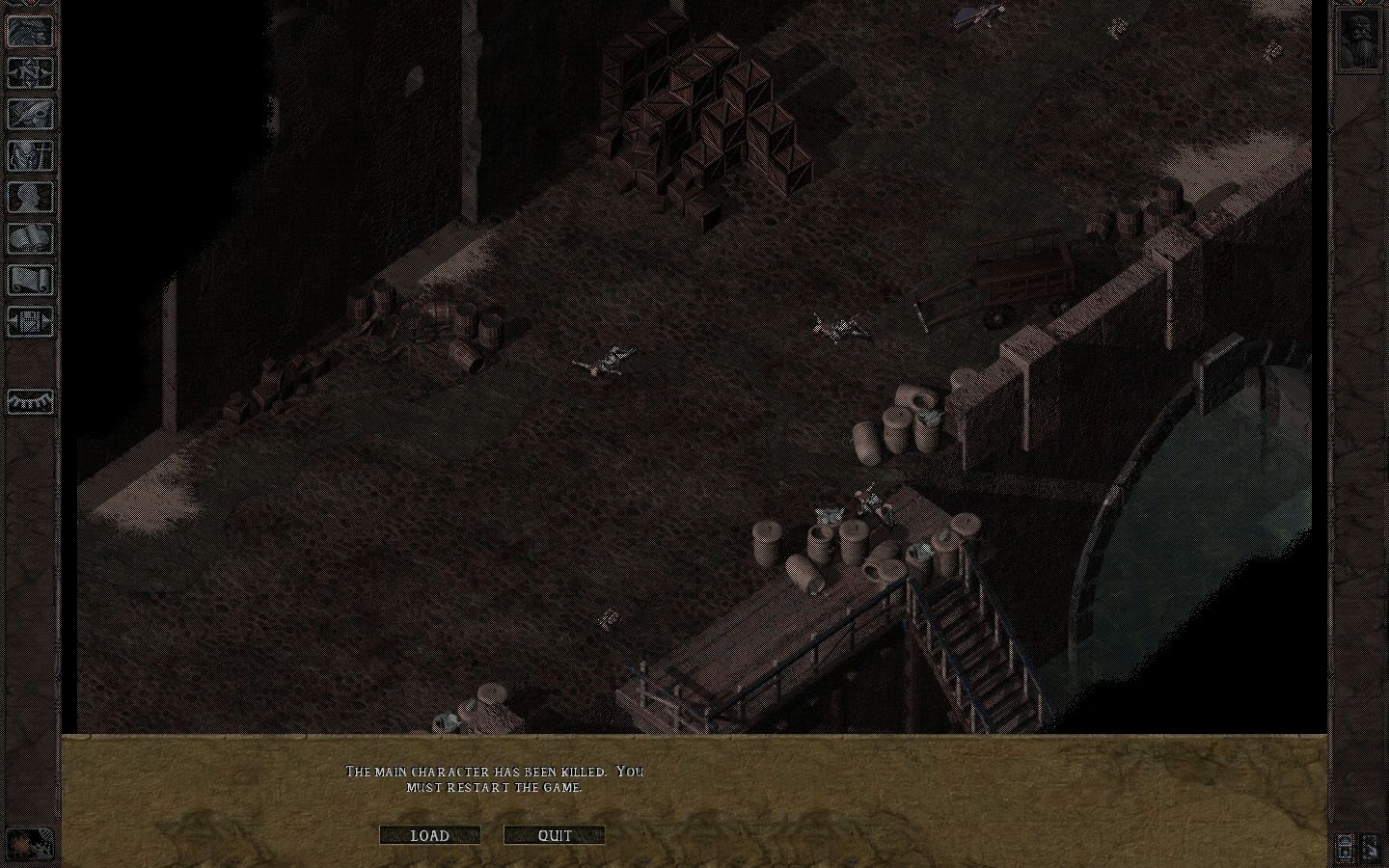
Task: Click the small disk icon at bottom right
Action: click(x=1345, y=848)
